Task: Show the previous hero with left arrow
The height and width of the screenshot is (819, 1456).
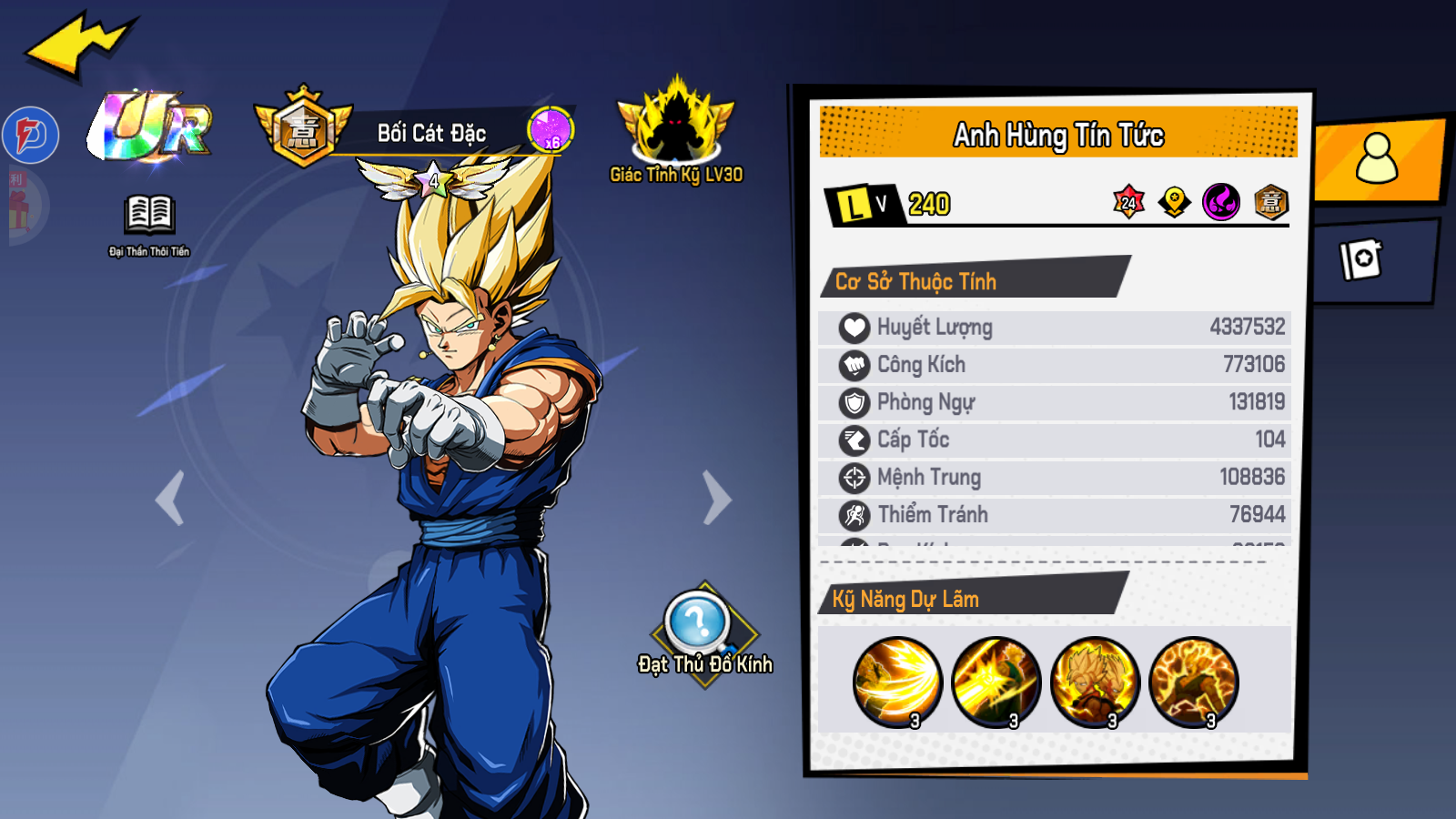Action: coord(170,498)
